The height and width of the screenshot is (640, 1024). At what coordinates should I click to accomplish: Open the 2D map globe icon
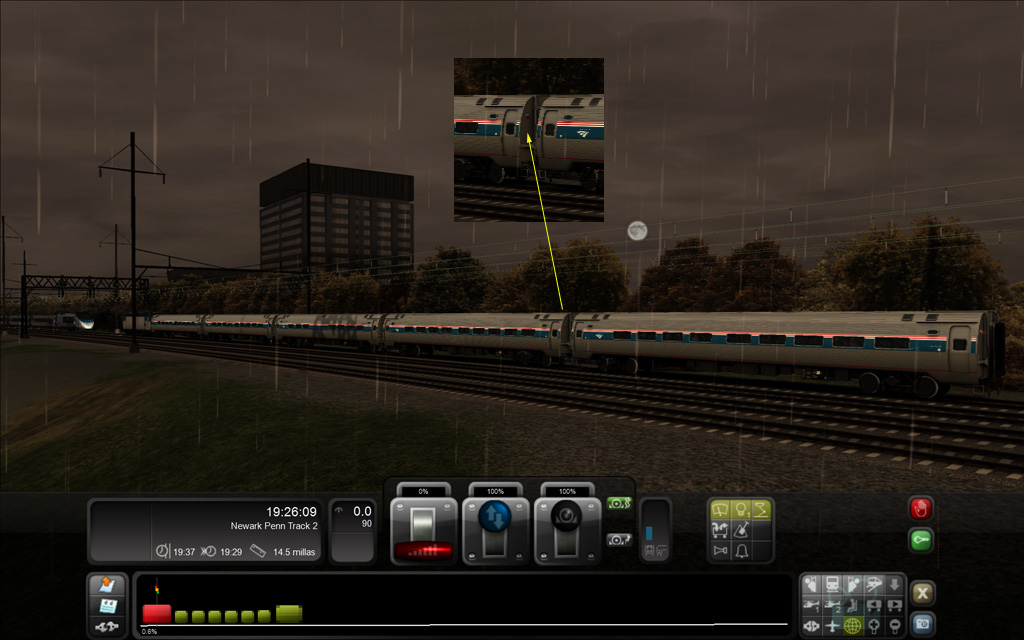pyautogui.click(x=853, y=626)
